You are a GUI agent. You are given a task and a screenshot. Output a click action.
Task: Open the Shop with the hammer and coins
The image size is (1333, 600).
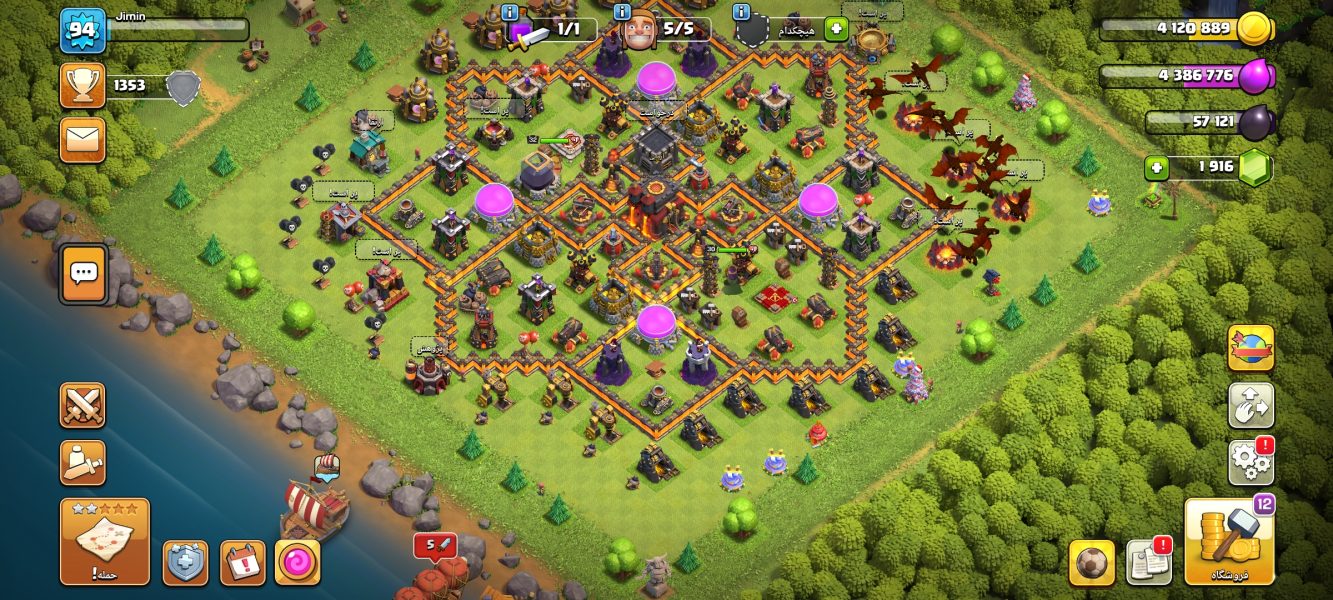point(1229,540)
